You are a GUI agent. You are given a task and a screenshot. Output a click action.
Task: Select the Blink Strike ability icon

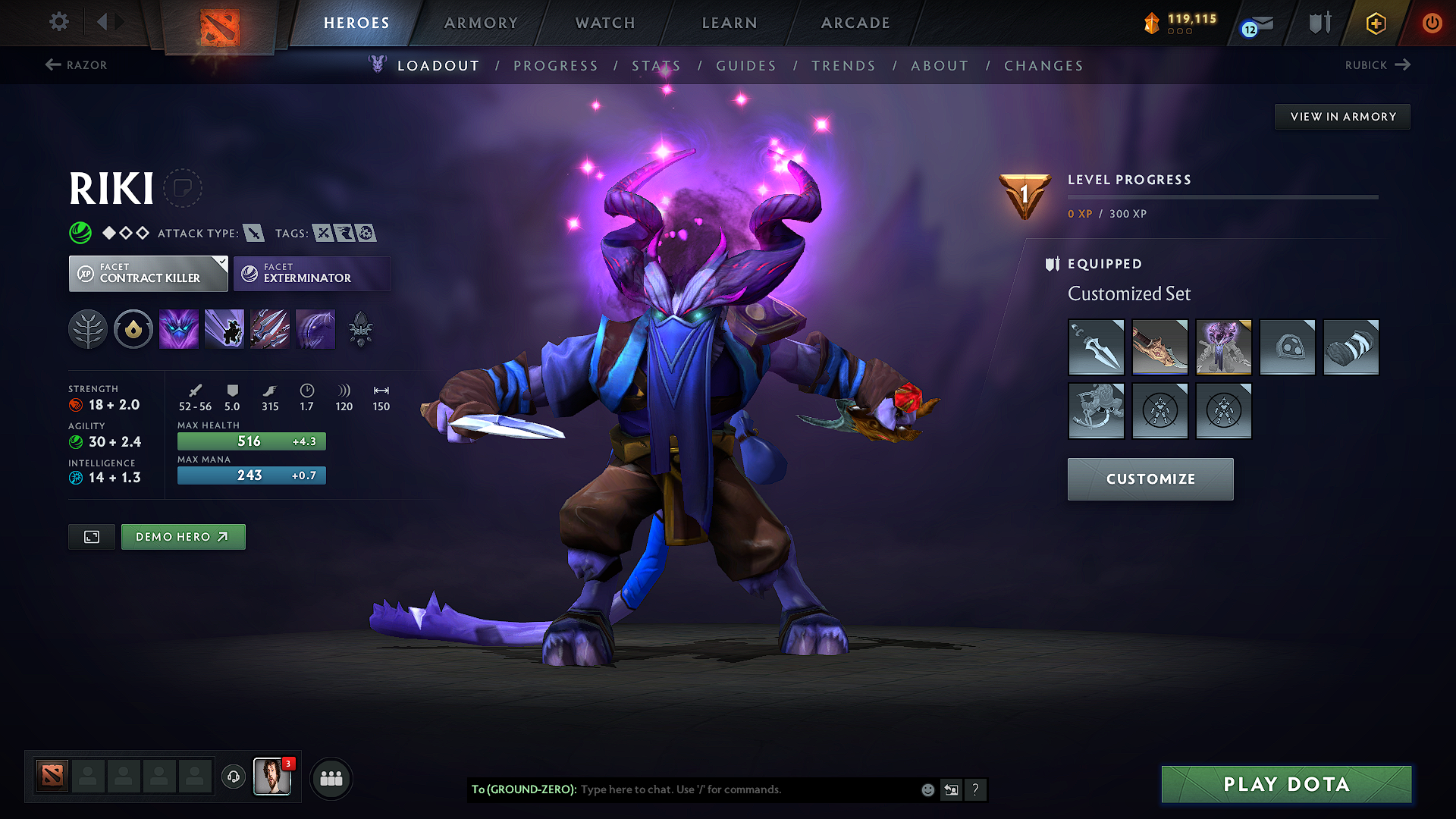(x=224, y=328)
